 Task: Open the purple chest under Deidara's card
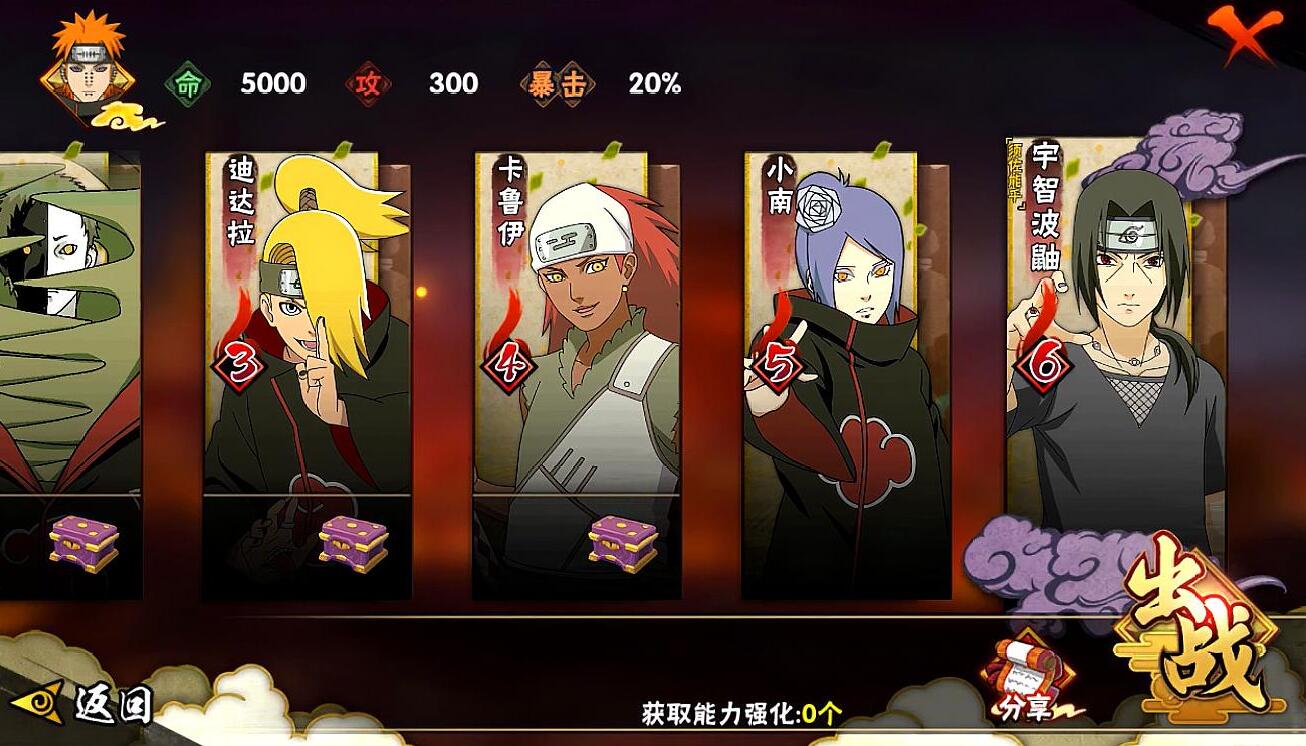pyautogui.click(x=352, y=545)
